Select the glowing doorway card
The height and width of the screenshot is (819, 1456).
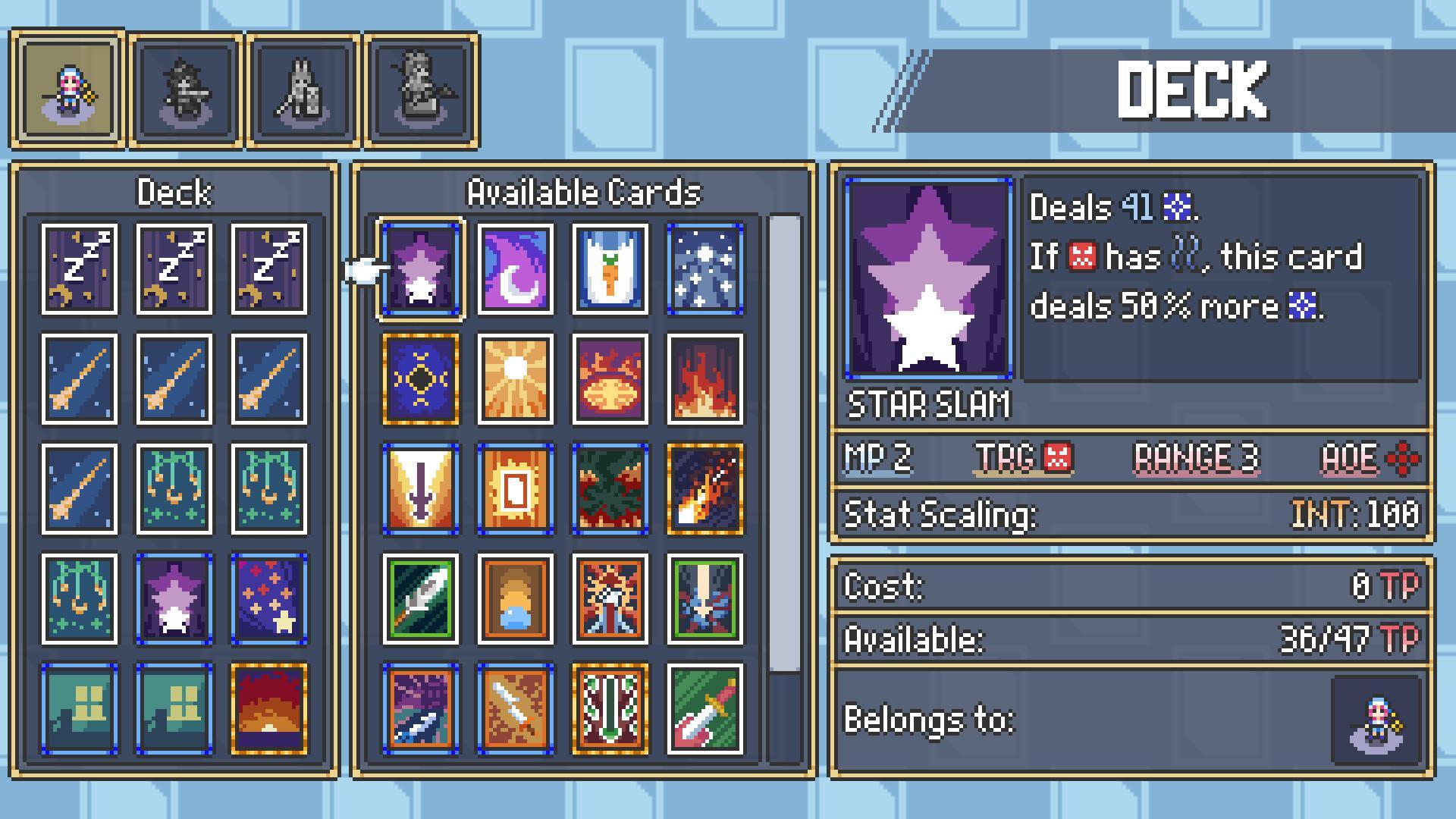tap(517, 489)
